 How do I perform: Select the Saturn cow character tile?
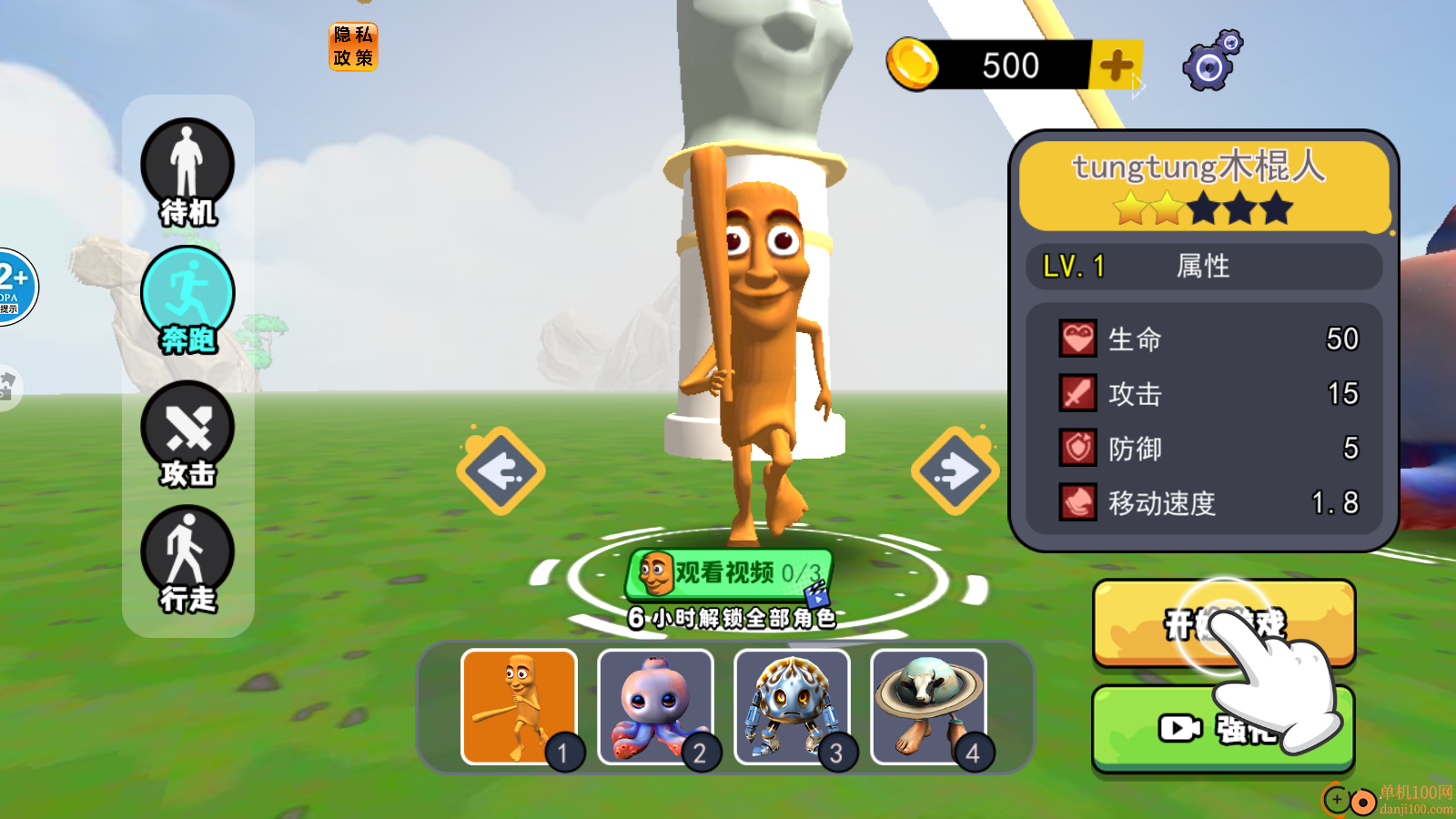pyautogui.click(x=928, y=707)
